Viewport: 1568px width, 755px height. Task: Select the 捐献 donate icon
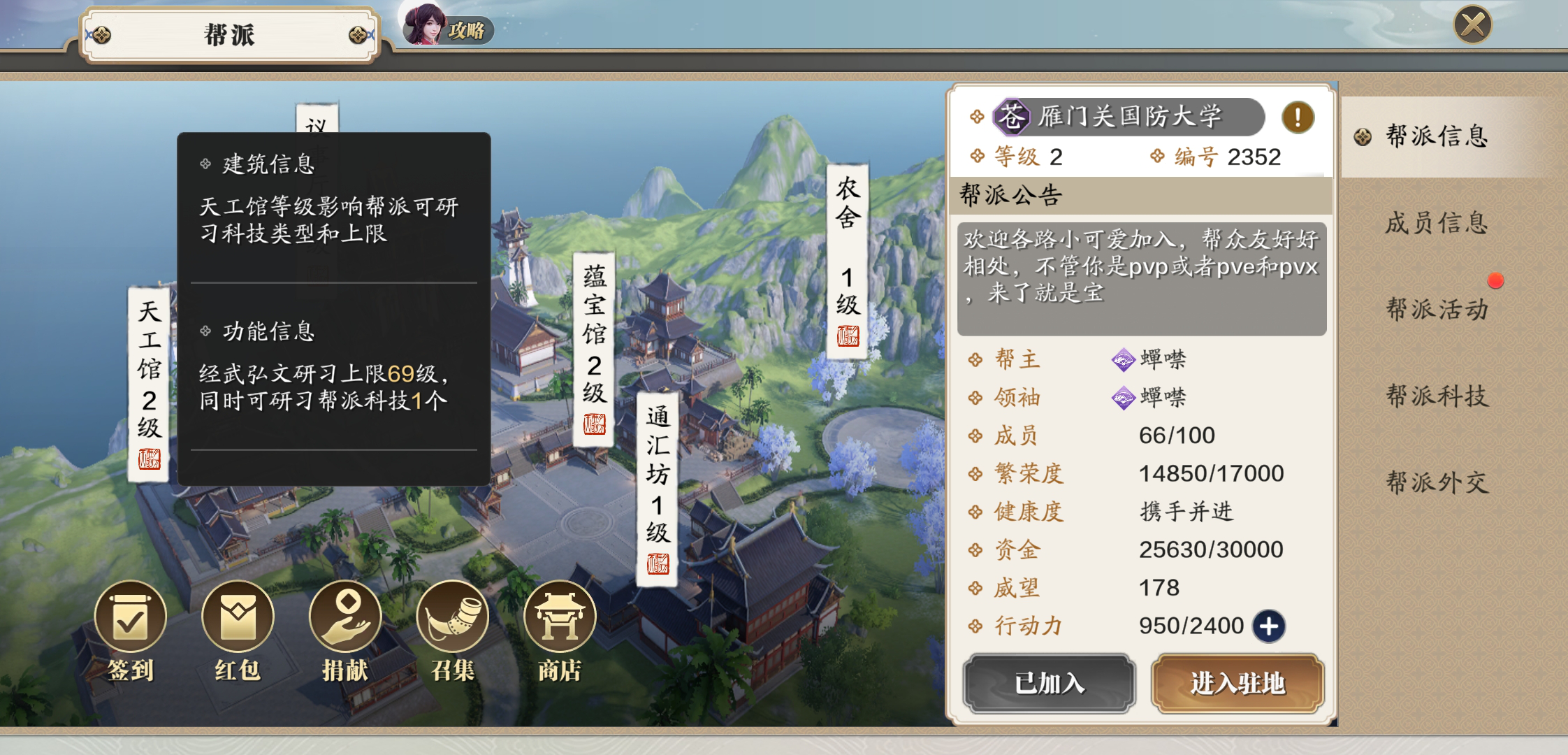345,619
